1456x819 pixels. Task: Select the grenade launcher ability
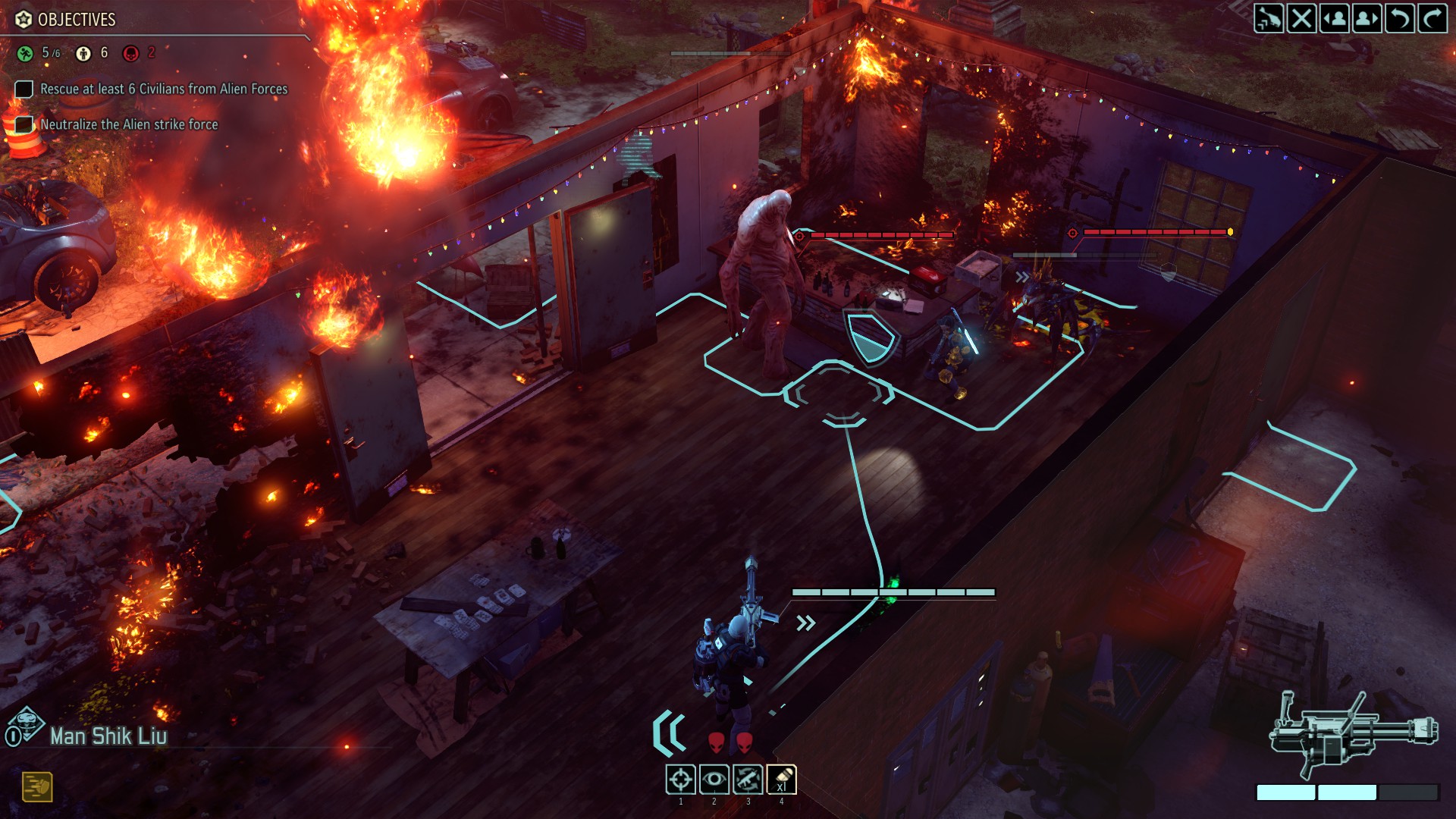pos(781,779)
